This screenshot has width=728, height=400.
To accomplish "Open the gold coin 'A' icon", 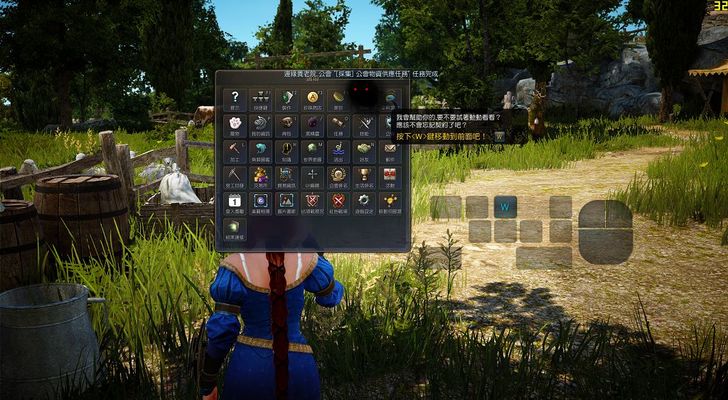I will [x=313, y=97].
